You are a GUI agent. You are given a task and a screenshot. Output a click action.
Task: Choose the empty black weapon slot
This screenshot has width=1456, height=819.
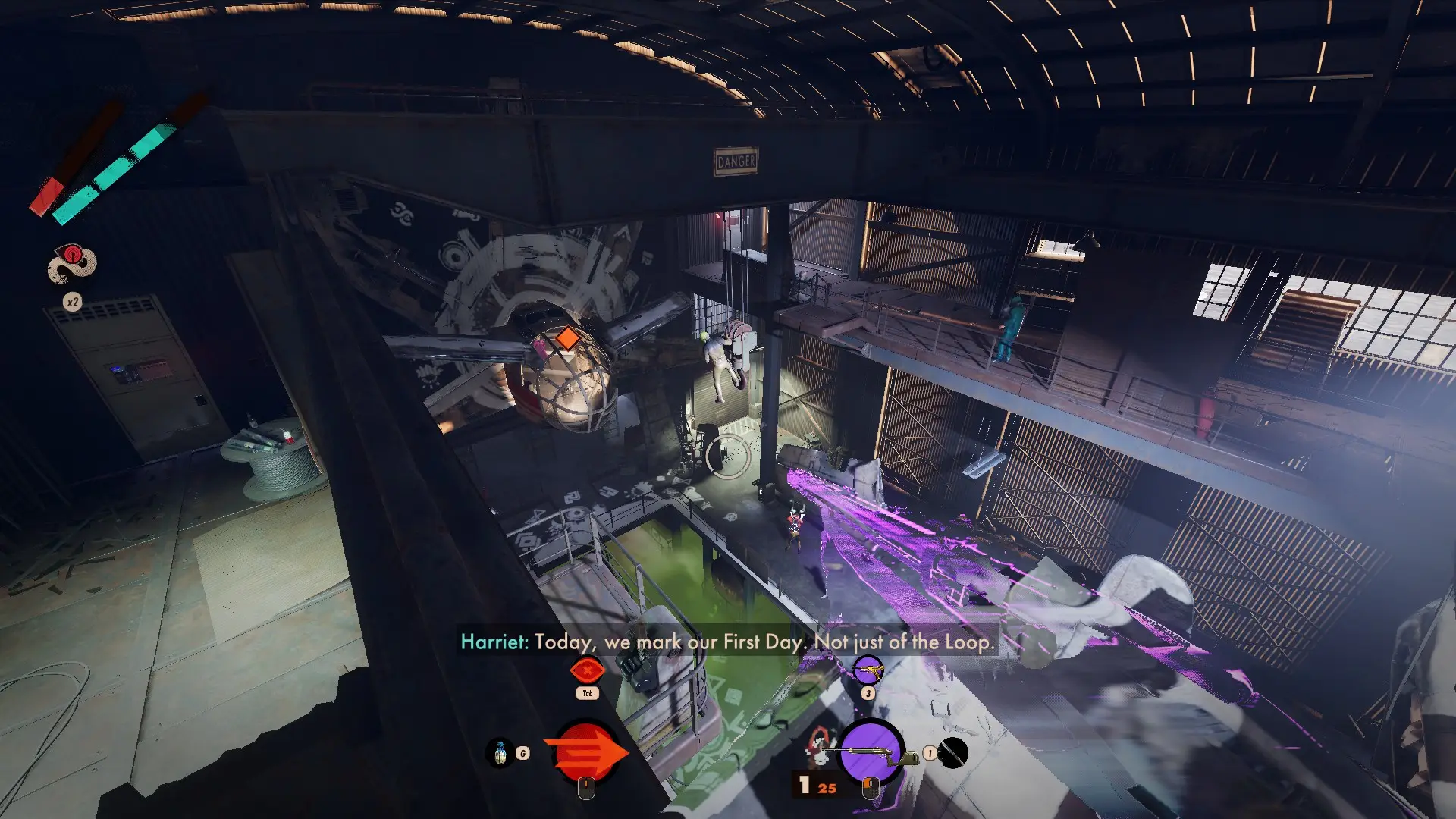click(x=953, y=753)
